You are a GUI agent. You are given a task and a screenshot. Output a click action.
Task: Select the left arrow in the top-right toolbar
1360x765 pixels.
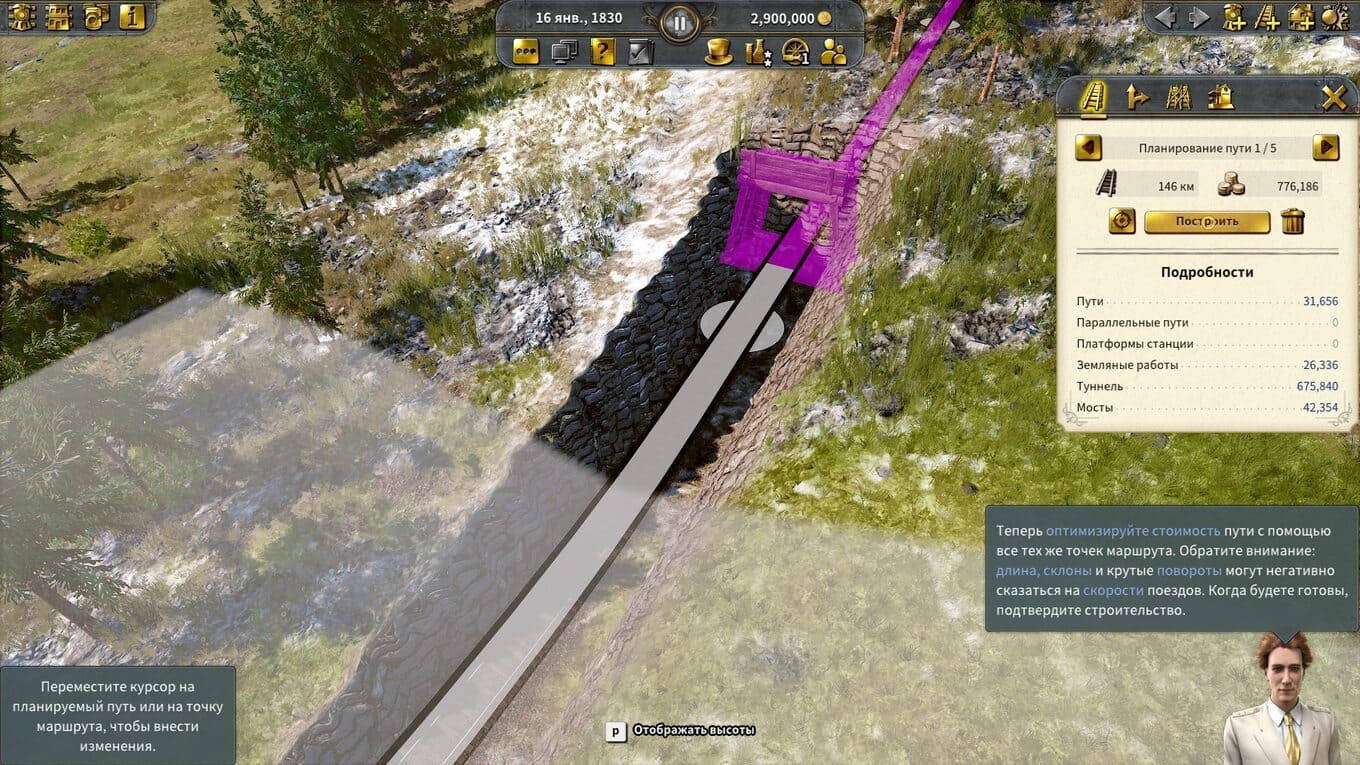1165,17
